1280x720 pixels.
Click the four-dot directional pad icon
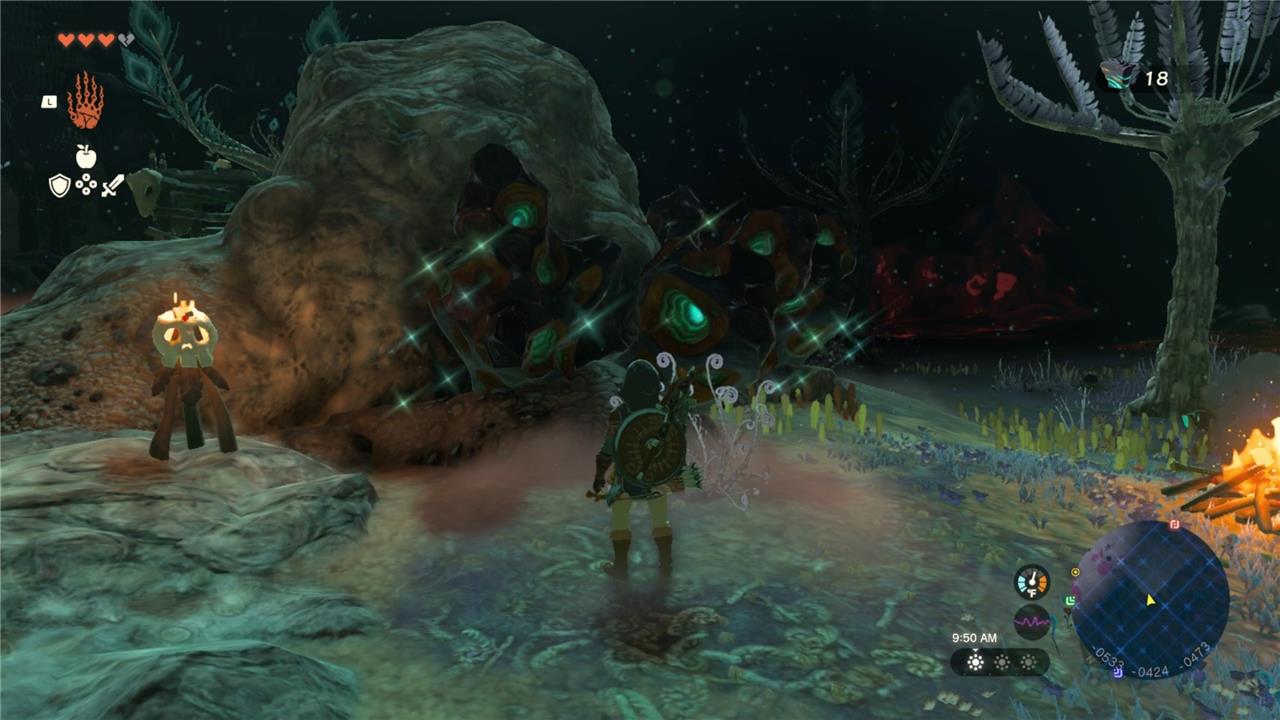coord(86,185)
